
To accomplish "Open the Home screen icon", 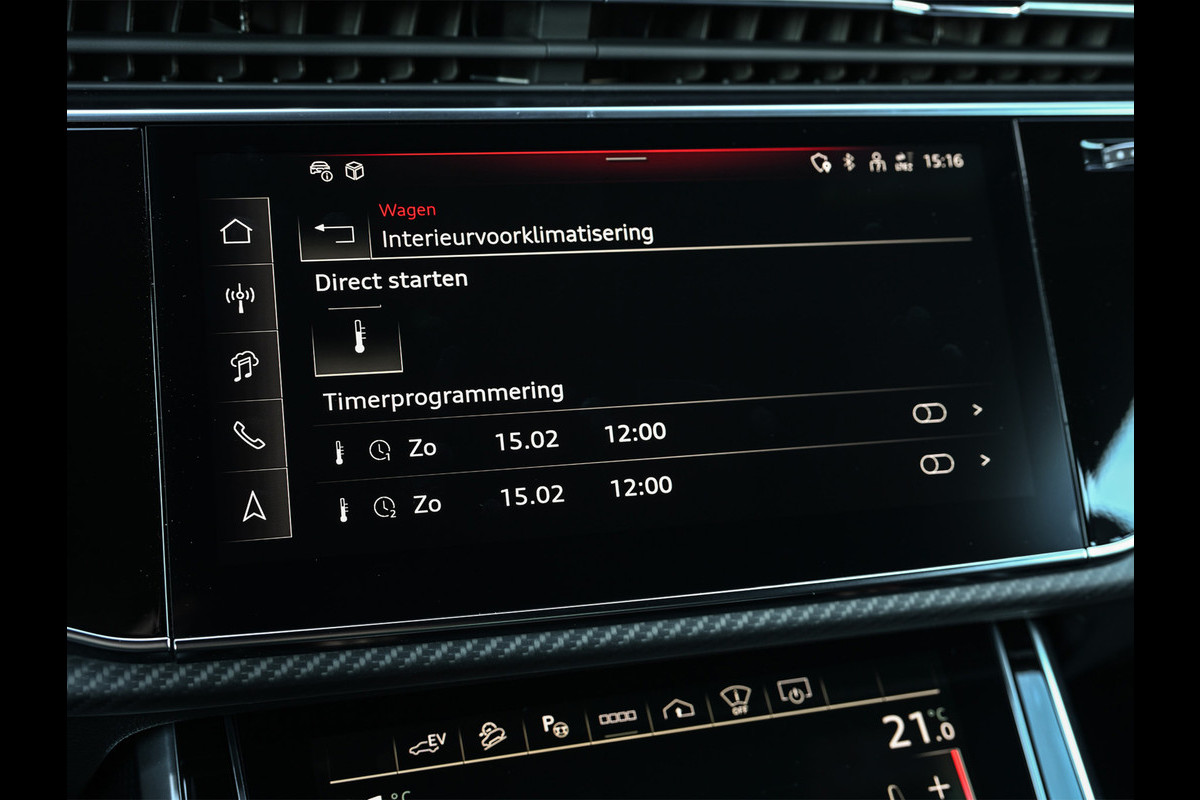I will (237, 232).
